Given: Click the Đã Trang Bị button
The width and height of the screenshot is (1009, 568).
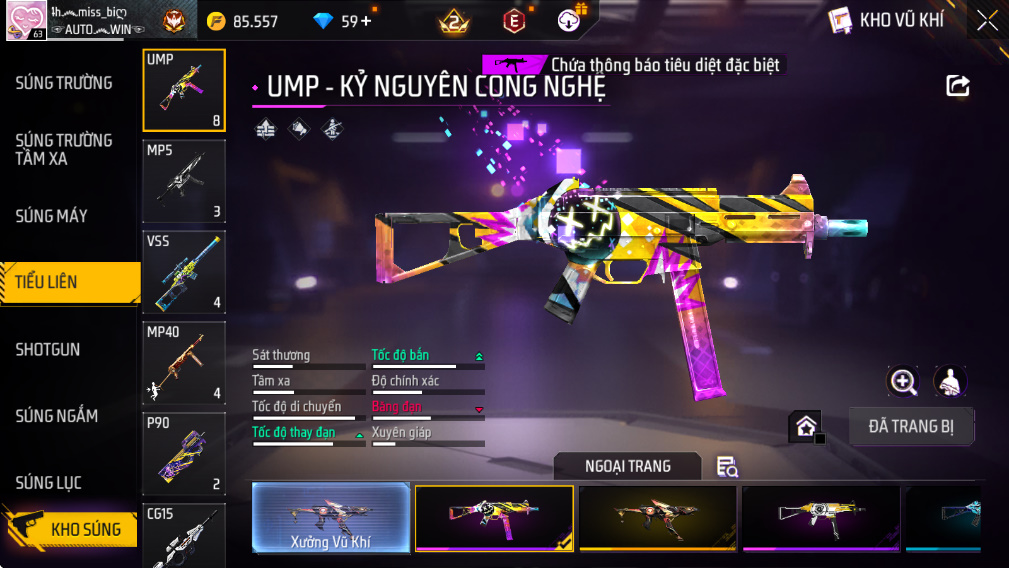Looking at the screenshot, I should click(x=911, y=427).
